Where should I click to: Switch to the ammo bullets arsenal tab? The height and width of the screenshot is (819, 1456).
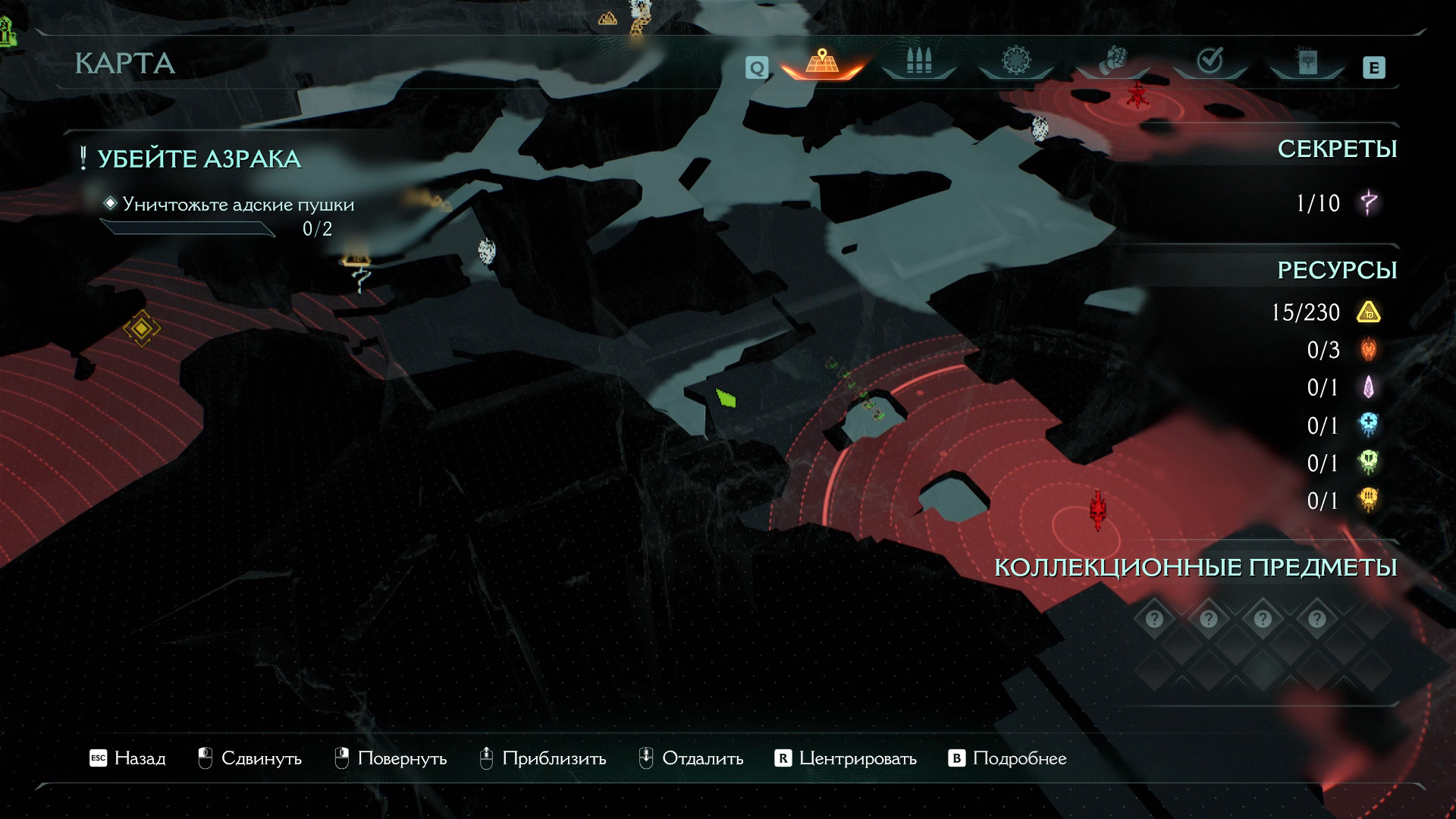tap(918, 61)
